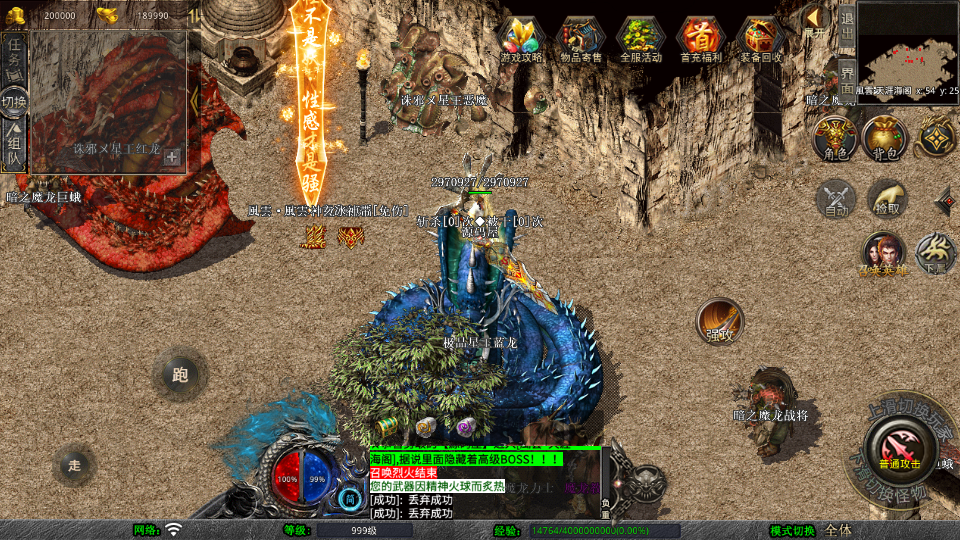The width and height of the screenshot is (960, 540).
Task: Switch to the 任务 quest tab
Action: pos(14,54)
